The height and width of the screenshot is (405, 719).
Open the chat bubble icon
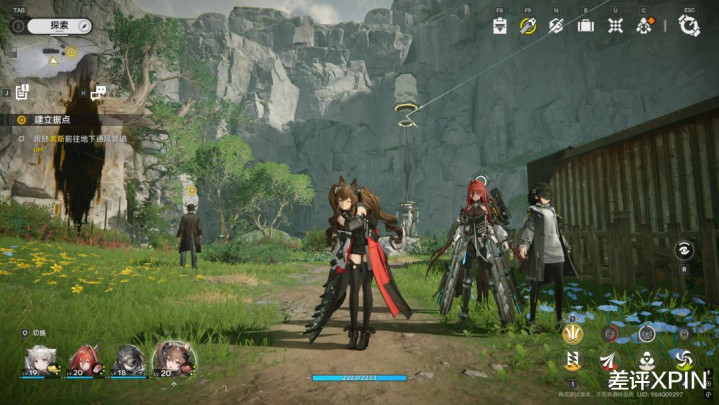tap(98, 92)
